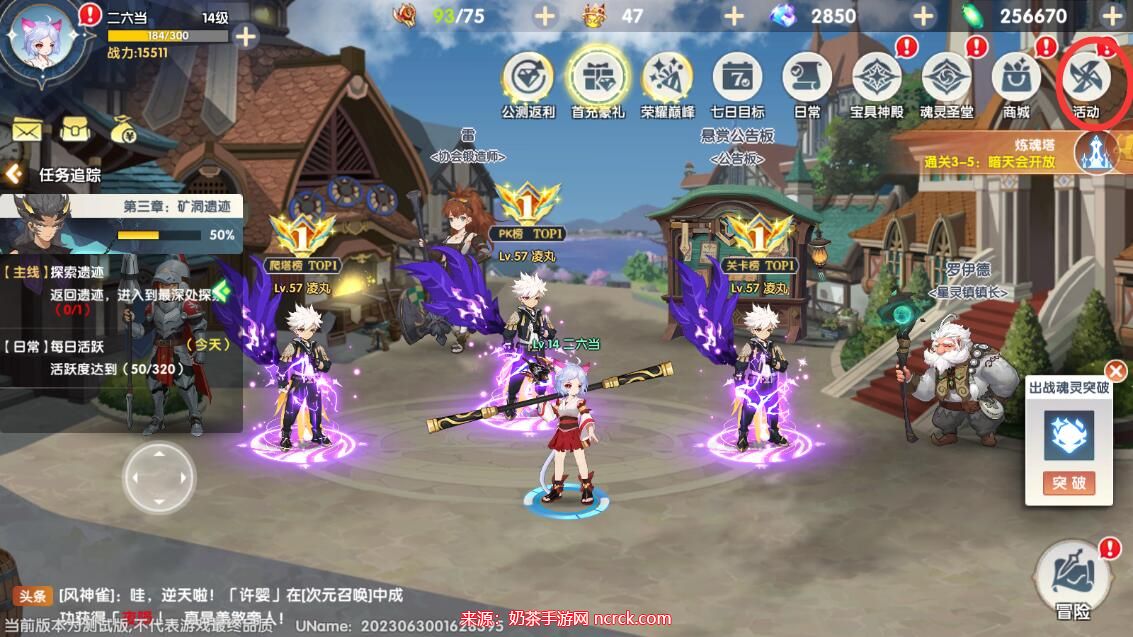The image size is (1133, 637).
Task: Open the mail envelope icon
Action: [27, 129]
